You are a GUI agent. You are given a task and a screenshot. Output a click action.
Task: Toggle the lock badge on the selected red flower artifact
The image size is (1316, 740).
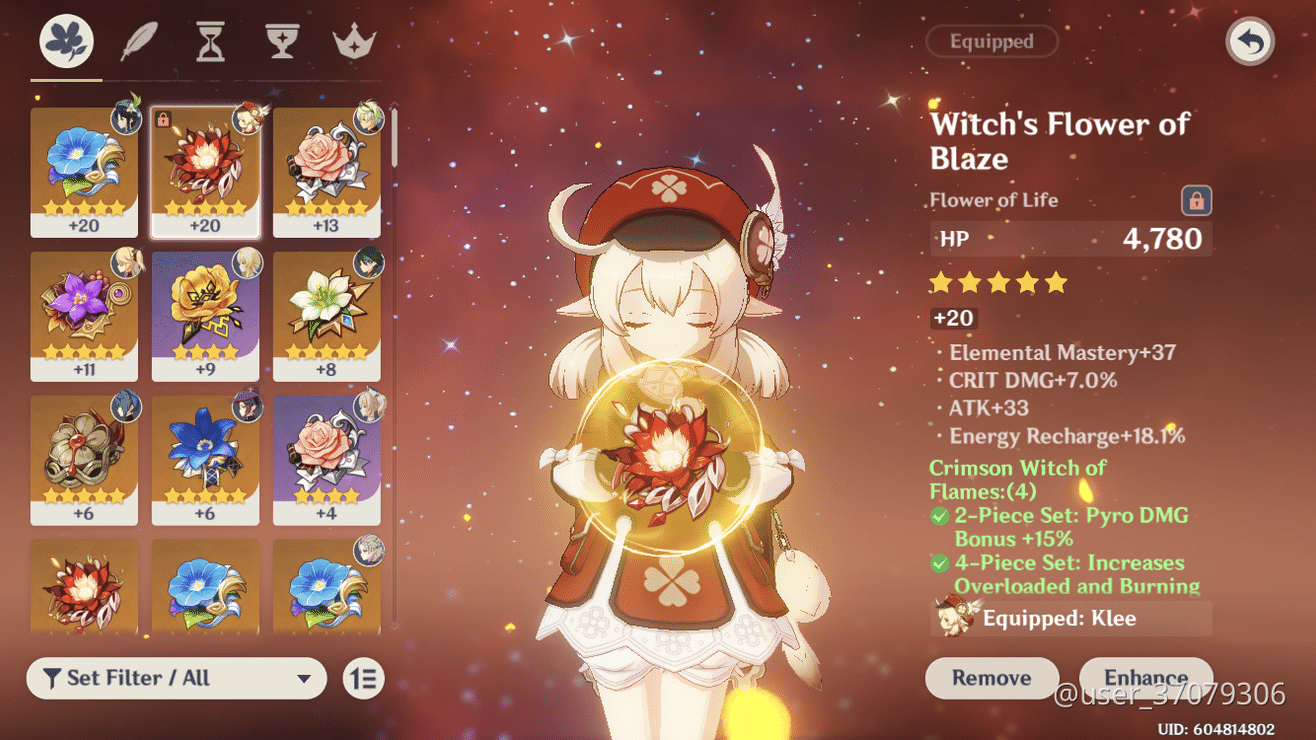164,116
